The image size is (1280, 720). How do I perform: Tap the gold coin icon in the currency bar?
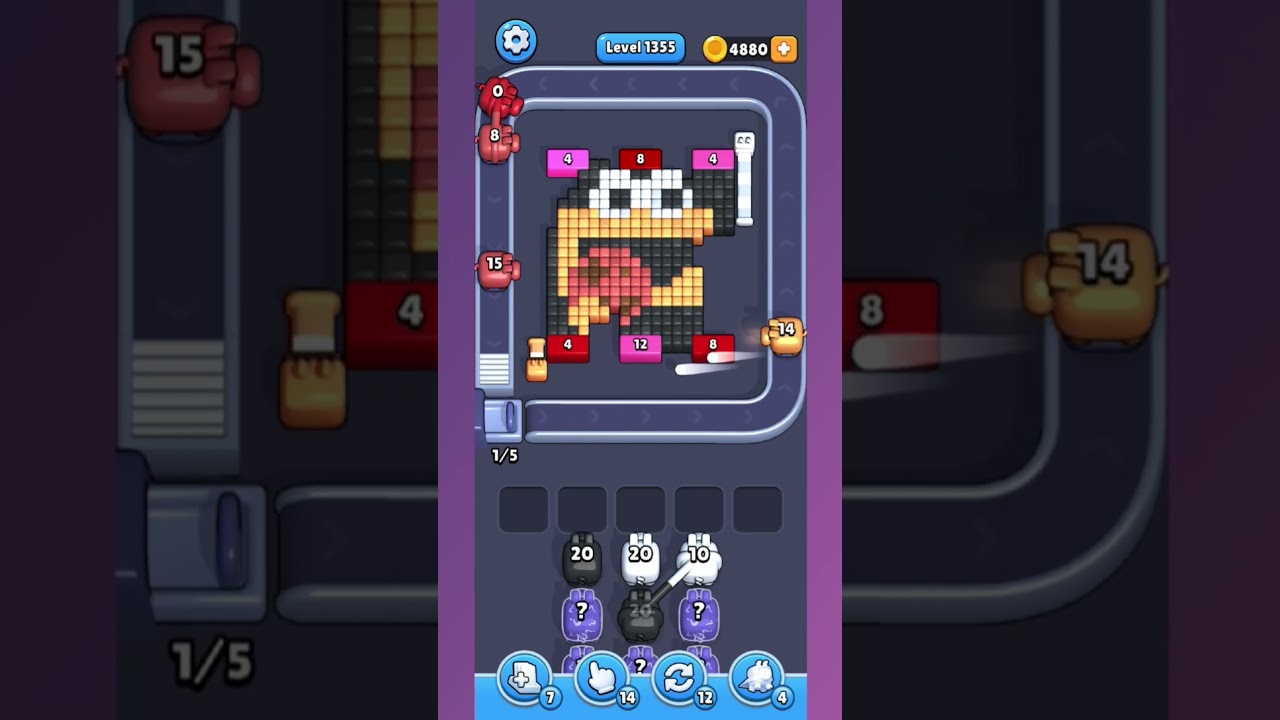(714, 49)
